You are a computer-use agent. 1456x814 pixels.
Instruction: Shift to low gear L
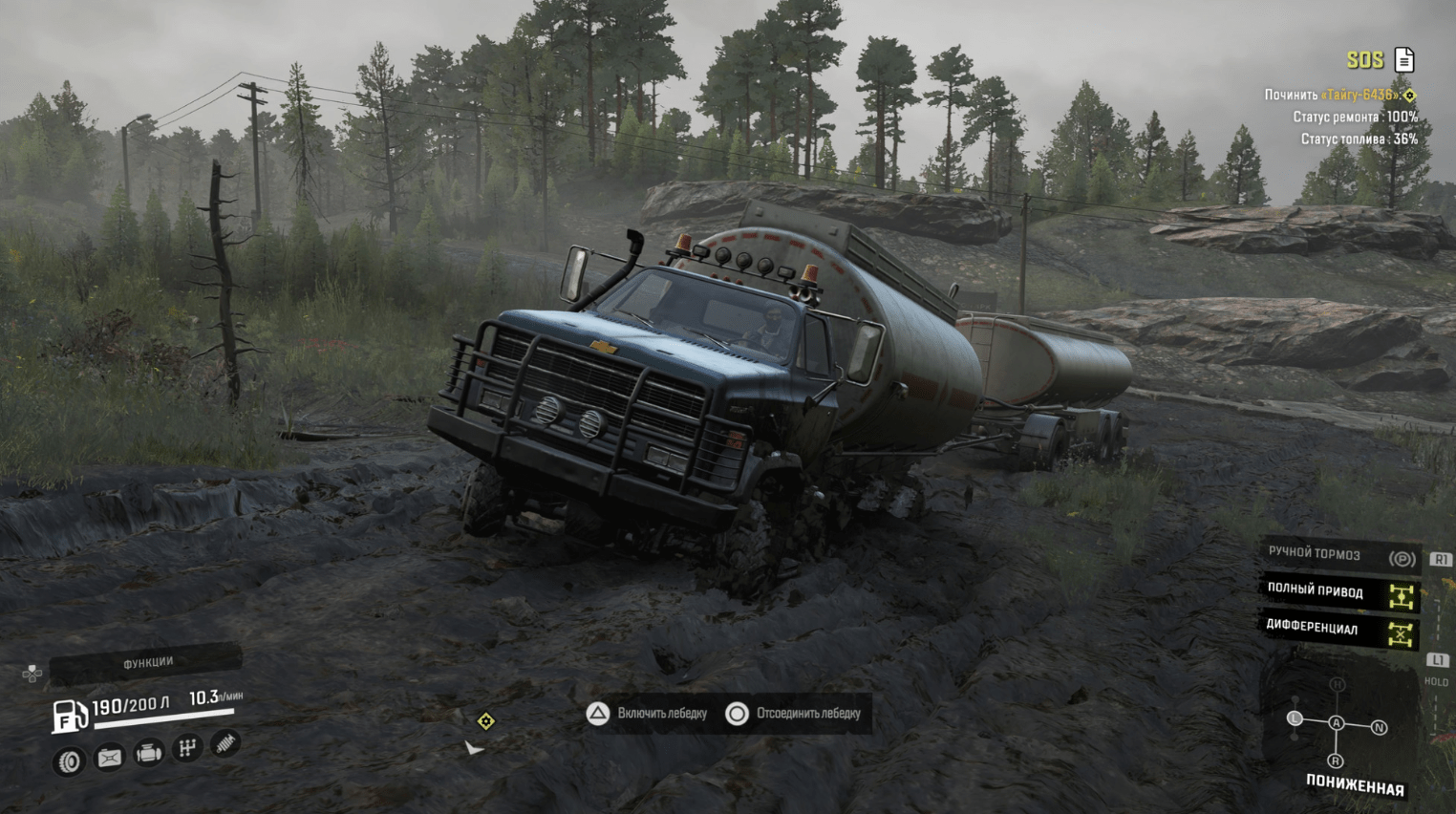pos(1295,718)
